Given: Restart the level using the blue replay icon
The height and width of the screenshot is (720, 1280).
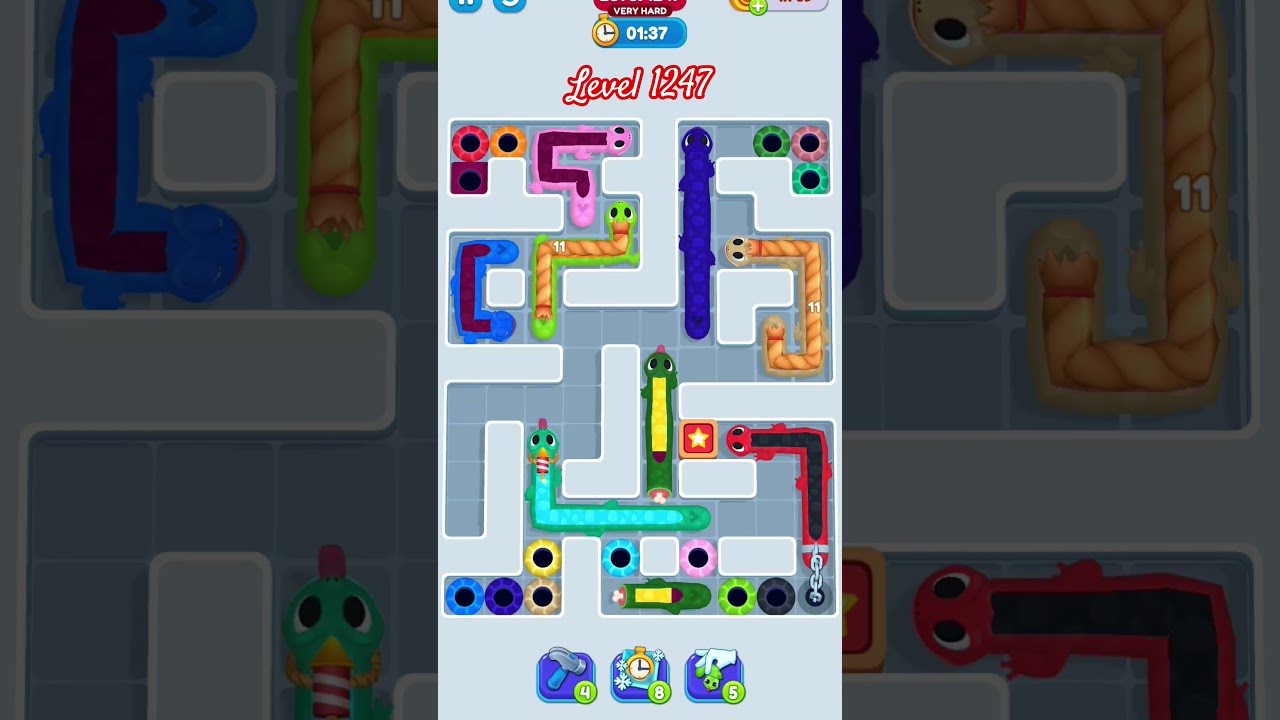Looking at the screenshot, I should [x=508, y=4].
